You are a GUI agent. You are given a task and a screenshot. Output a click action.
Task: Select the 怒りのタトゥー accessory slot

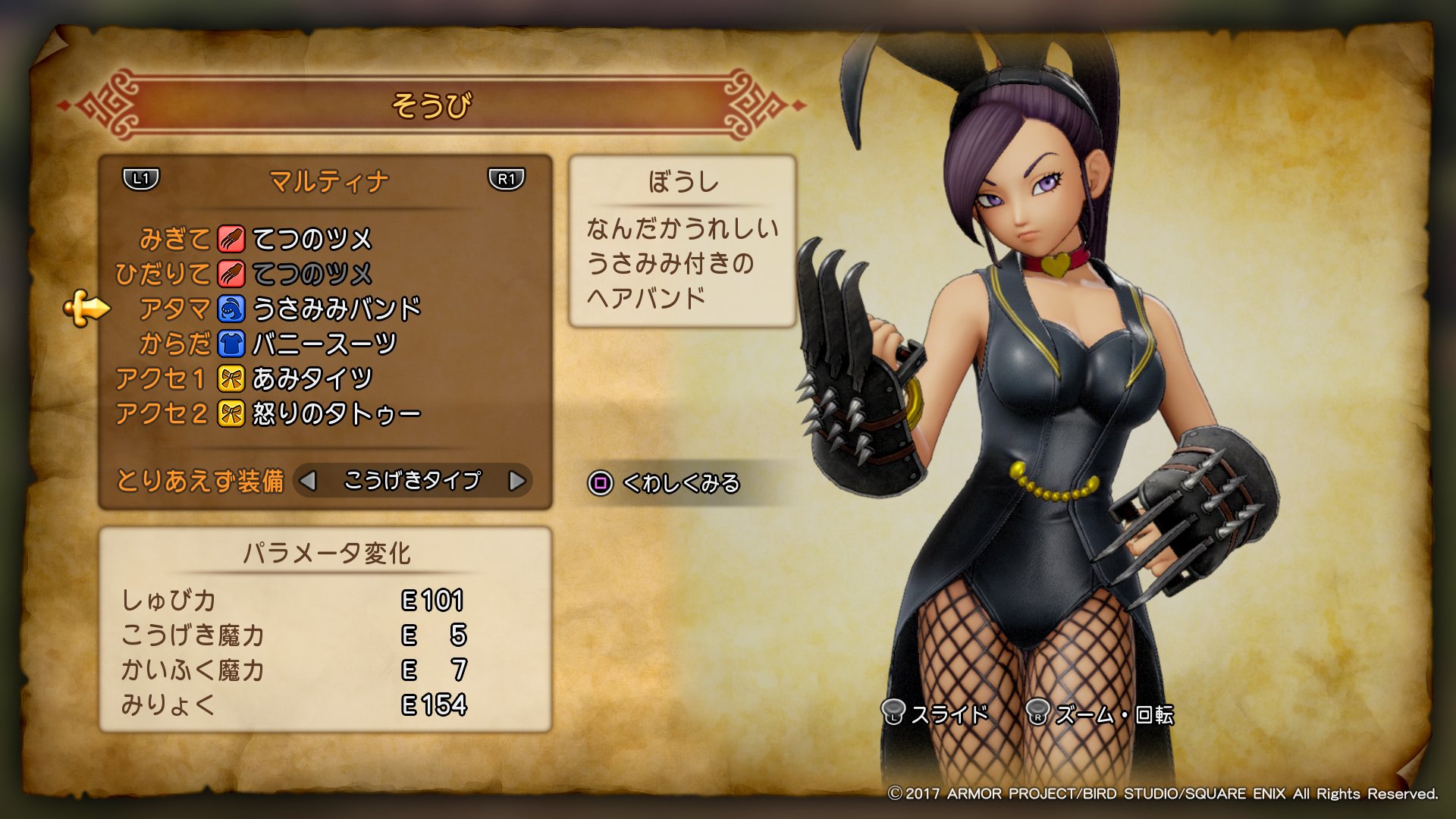tap(335, 413)
